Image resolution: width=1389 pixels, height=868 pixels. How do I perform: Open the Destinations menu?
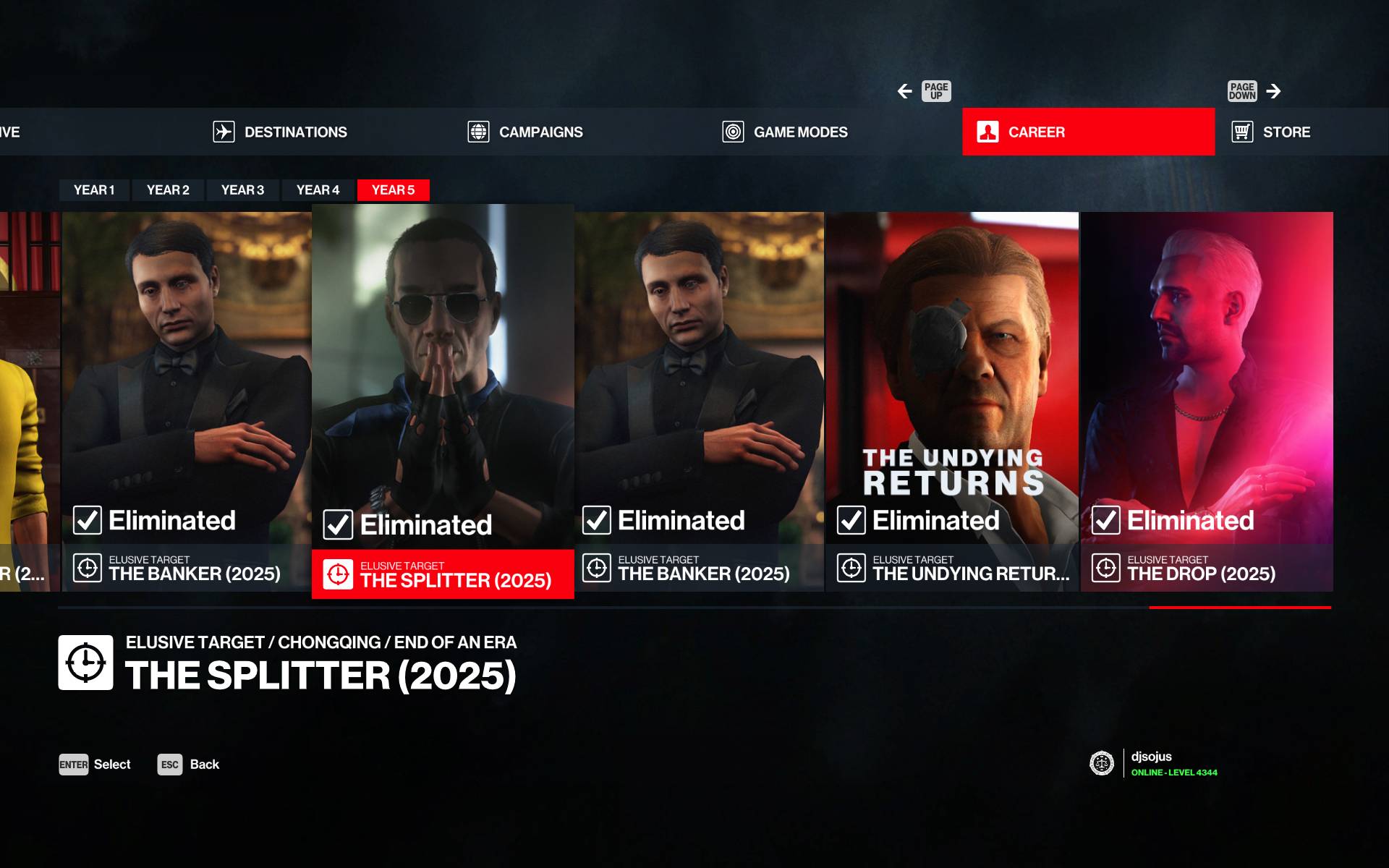tap(281, 132)
